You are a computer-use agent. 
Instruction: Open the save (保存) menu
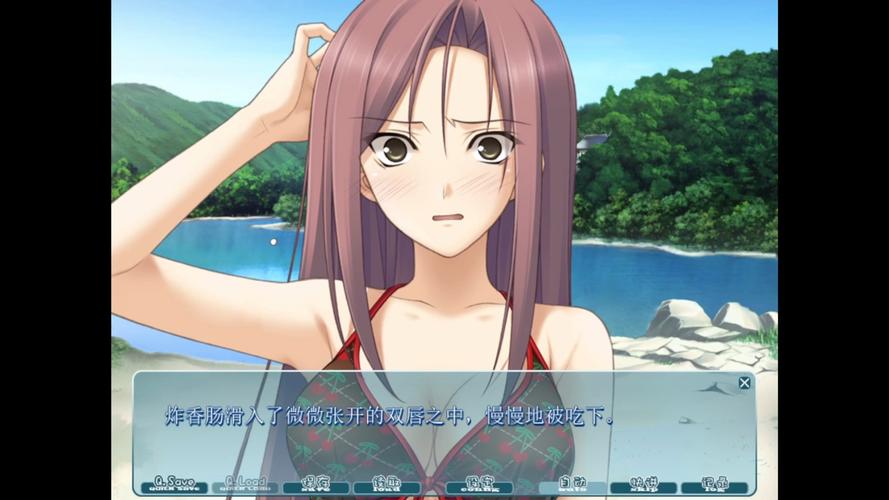(315, 485)
